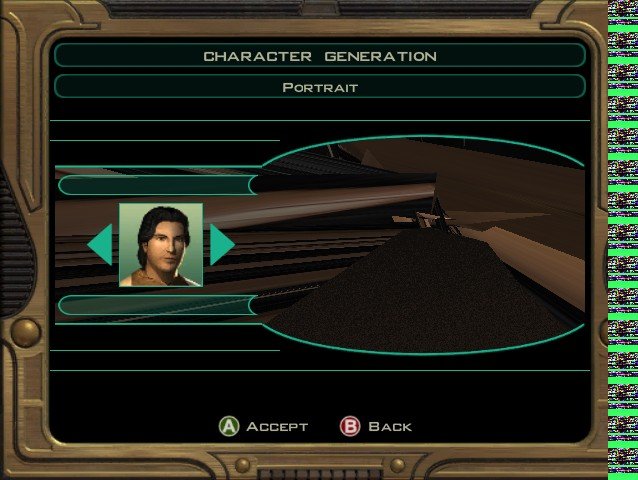The width and height of the screenshot is (638, 480).
Task: Show the previous portrait with left arrow
Action: pos(100,245)
